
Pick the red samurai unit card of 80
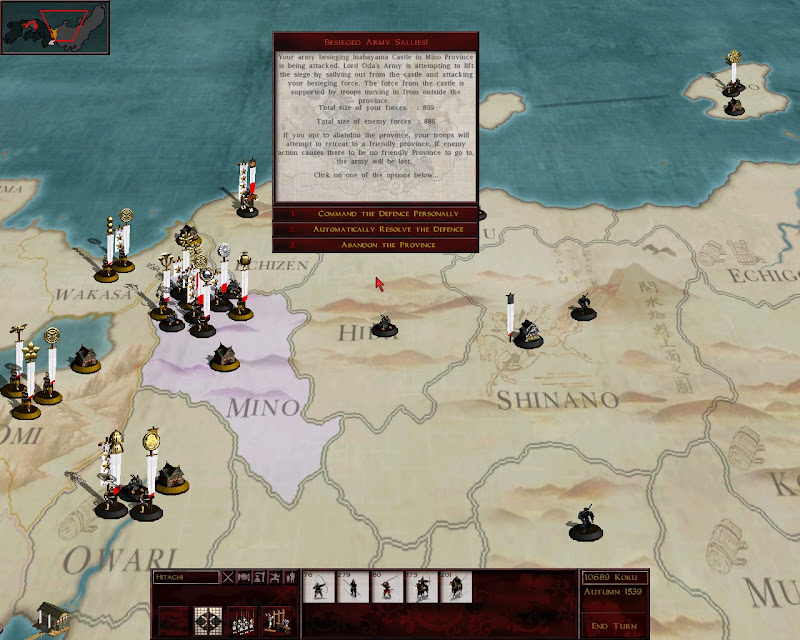point(387,587)
